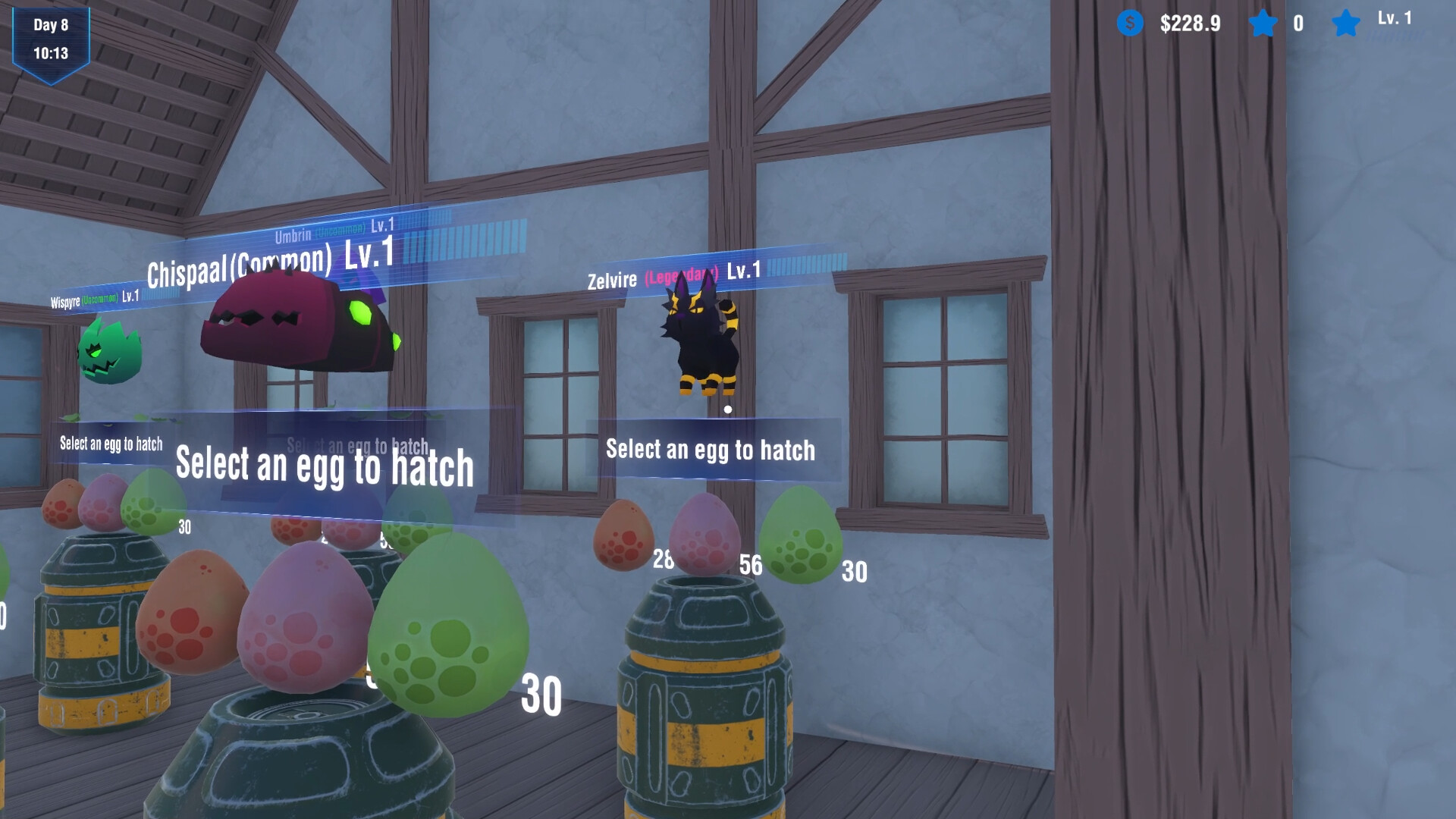Click the star score icon showing 0
Screen dimensions: 1456x819
coord(1263,24)
